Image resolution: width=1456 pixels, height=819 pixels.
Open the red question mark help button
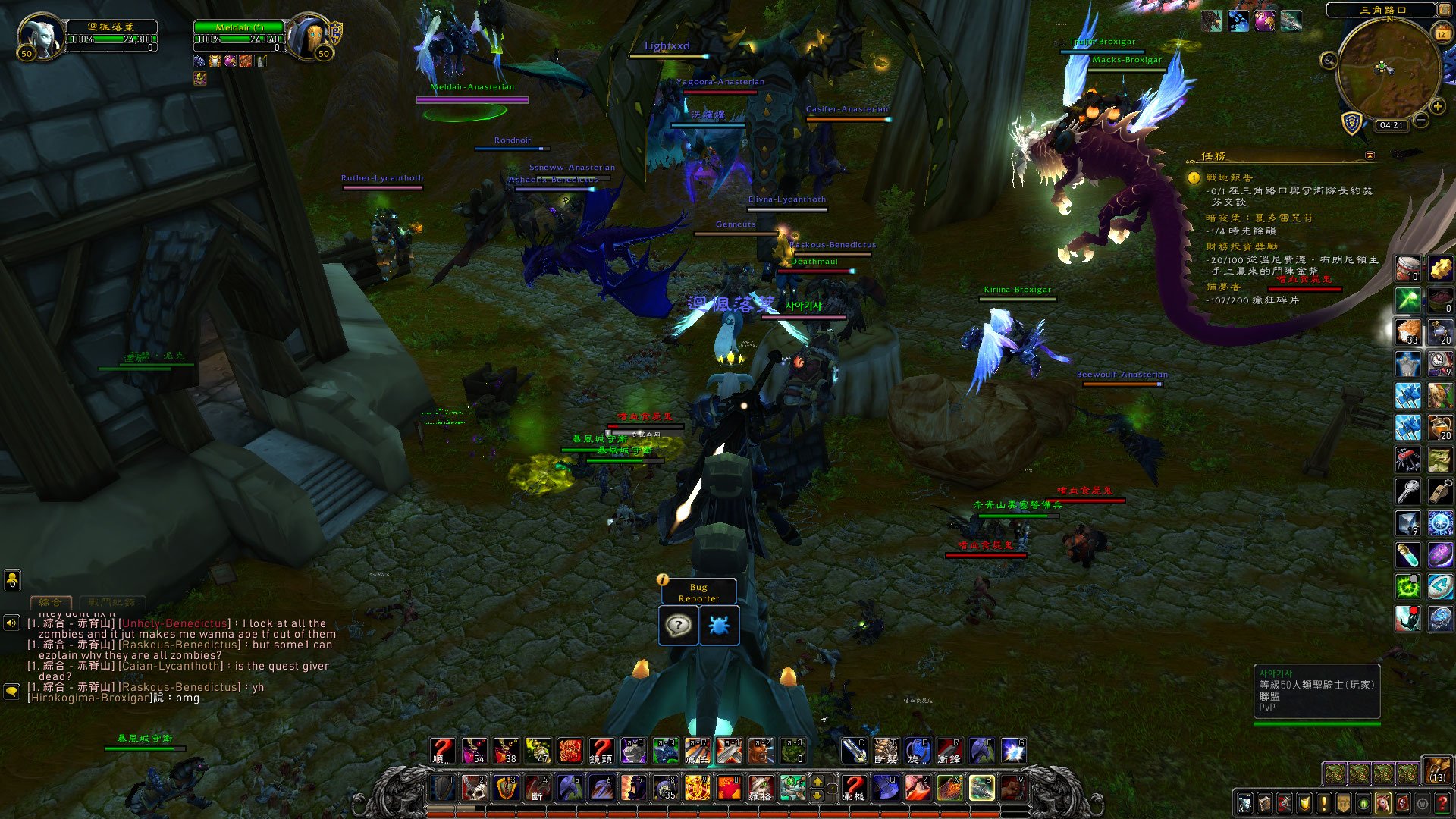coord(1442,803)
